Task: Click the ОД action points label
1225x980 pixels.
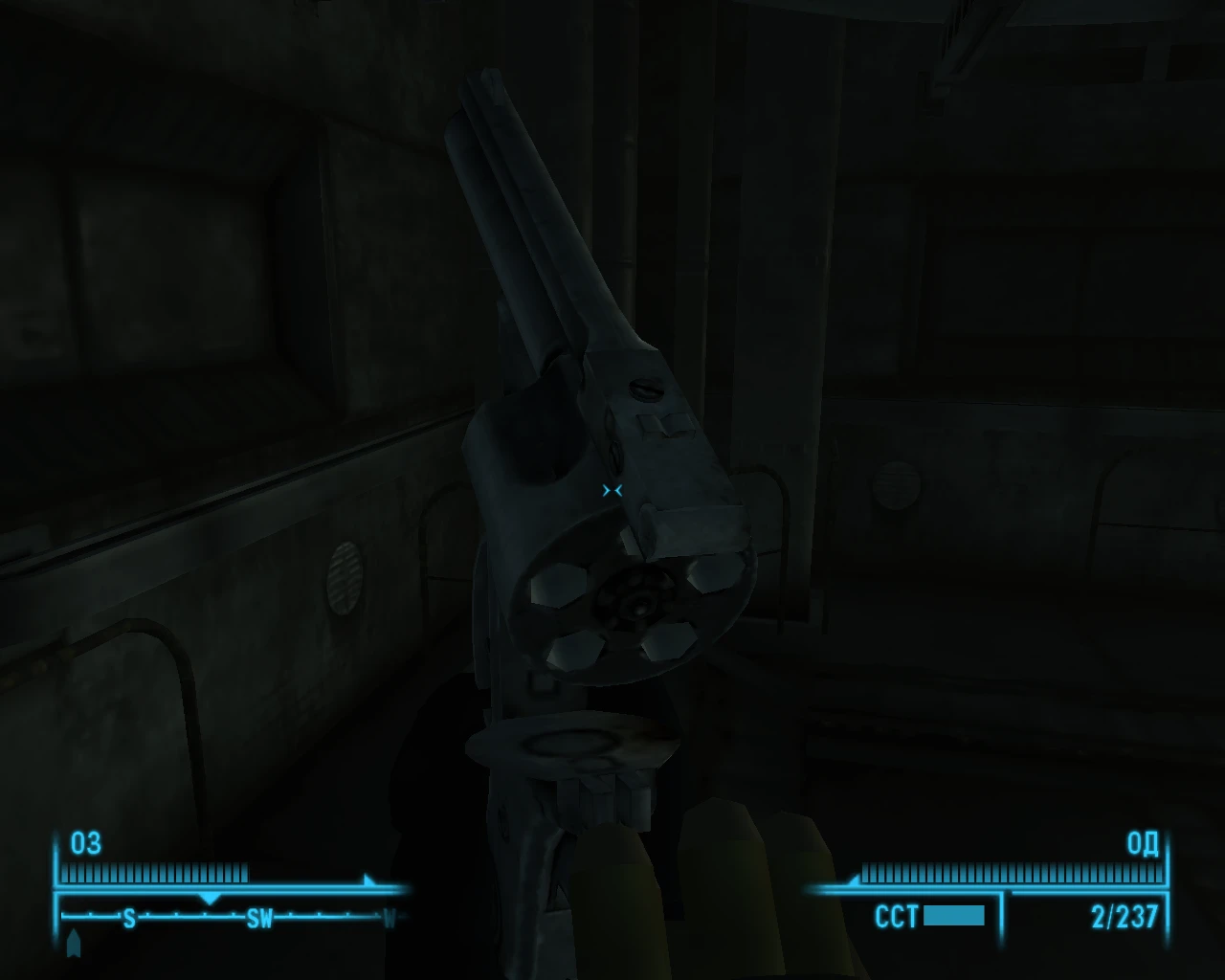Action: pyautogui.click(x=1143, y=845)
